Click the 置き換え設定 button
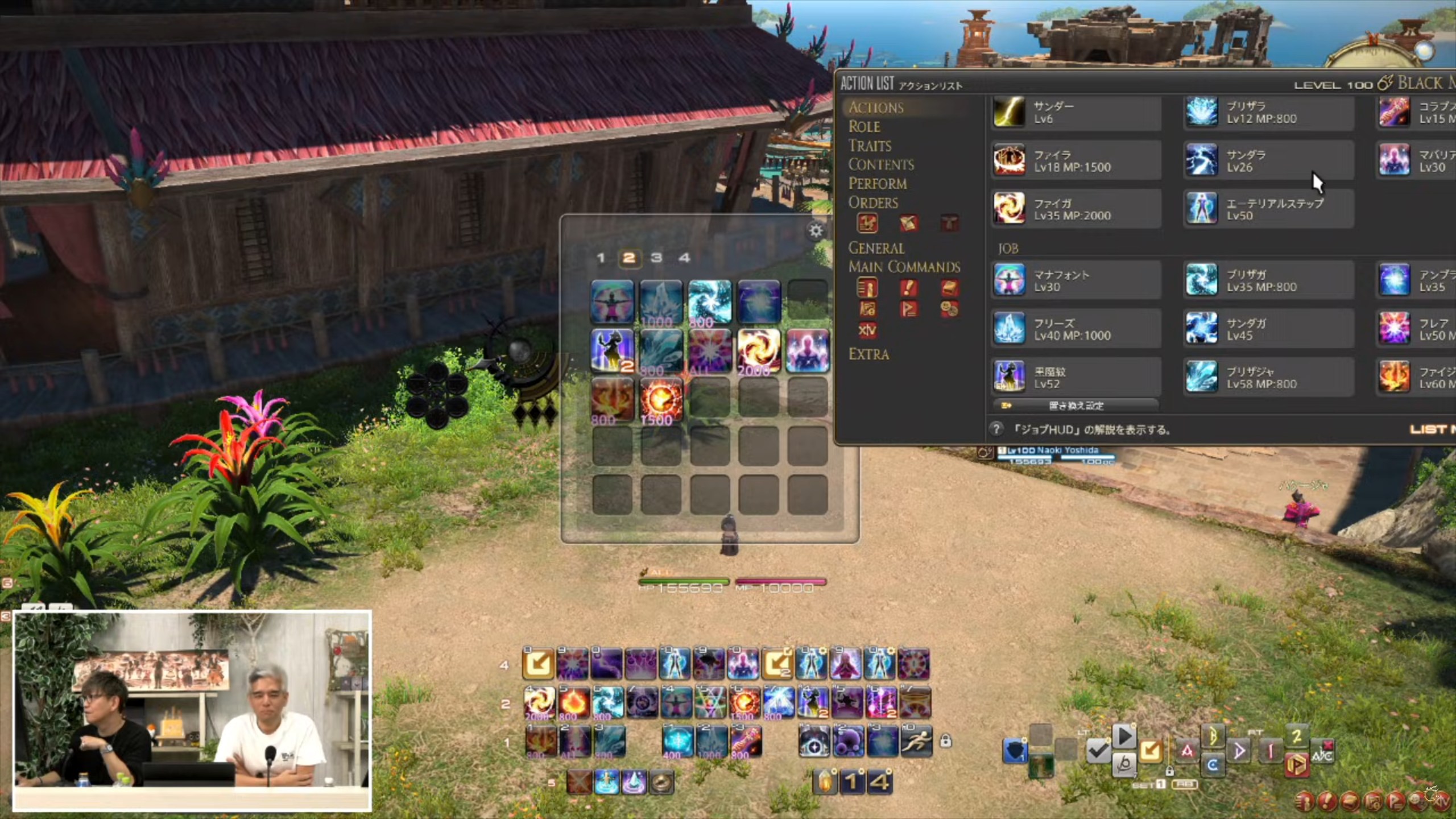This screenshot has height=819, width=1456. (x=1075, y=406)
